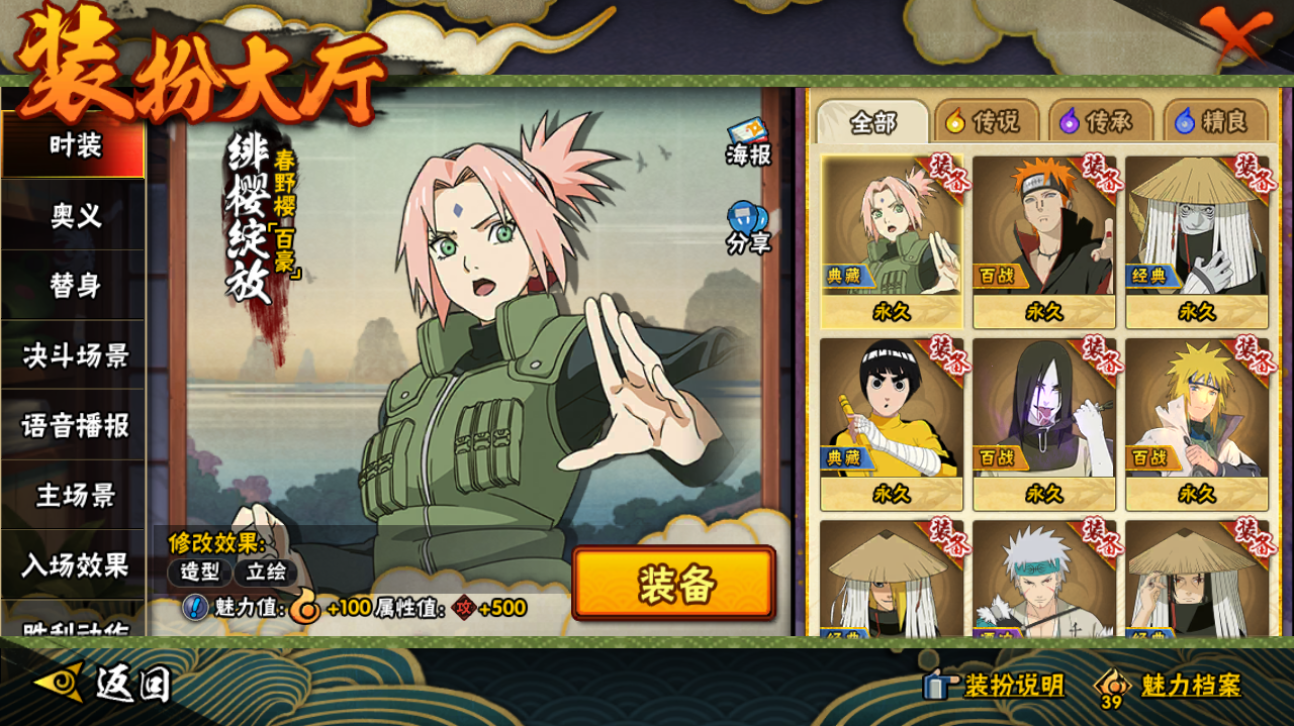1294x726 pixels.
Task: Filter costumes by the 精良 tab
Action: pos(1212,122)
